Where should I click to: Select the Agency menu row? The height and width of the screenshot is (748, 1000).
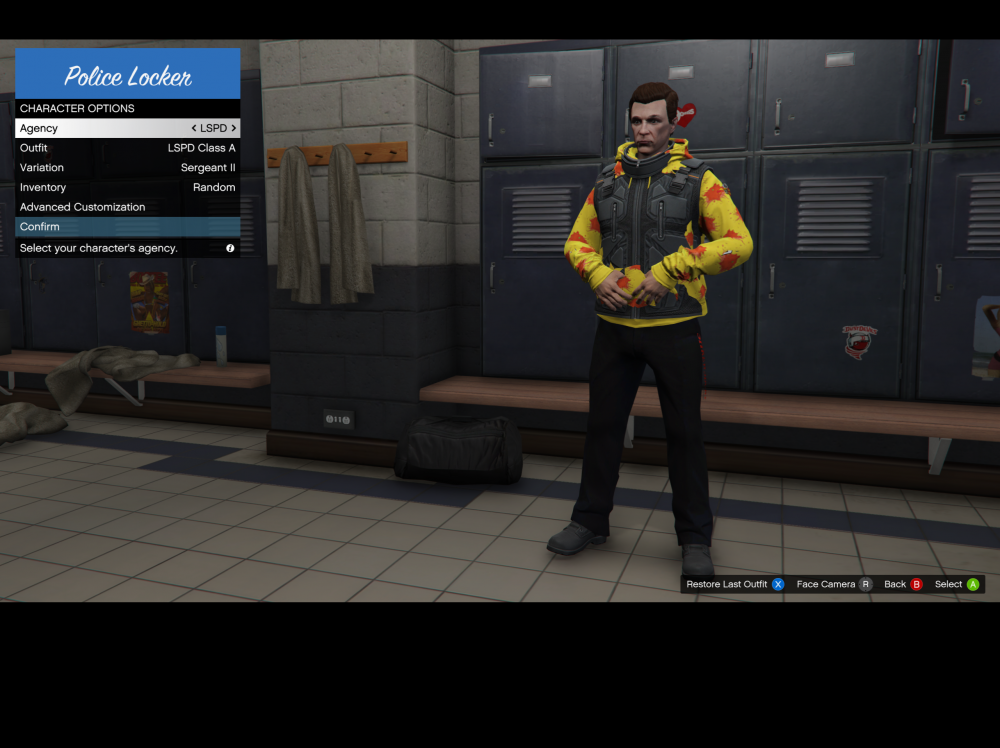click(x=100, y=128)
